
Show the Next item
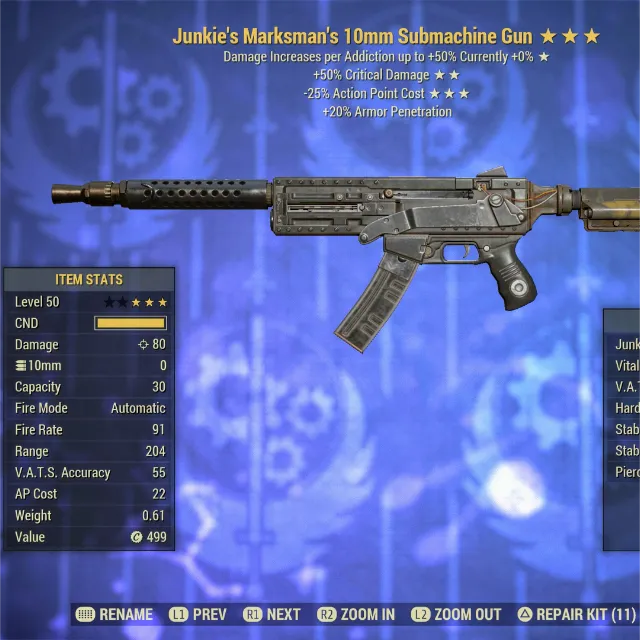[271, 614]
